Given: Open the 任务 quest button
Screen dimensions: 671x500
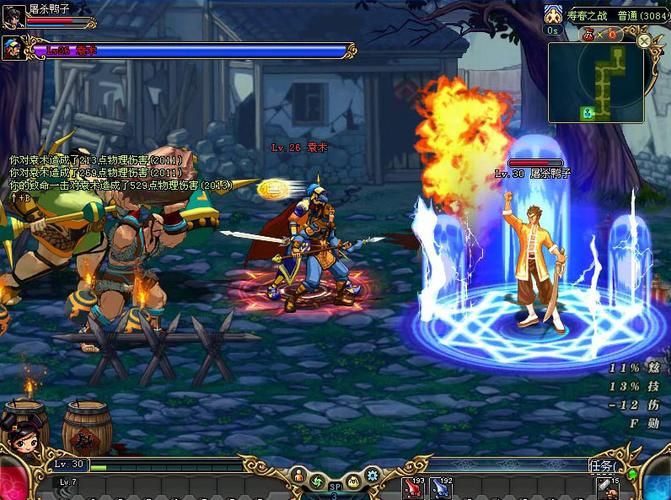Looking at the screenshot, I should [x=601, y=466].
